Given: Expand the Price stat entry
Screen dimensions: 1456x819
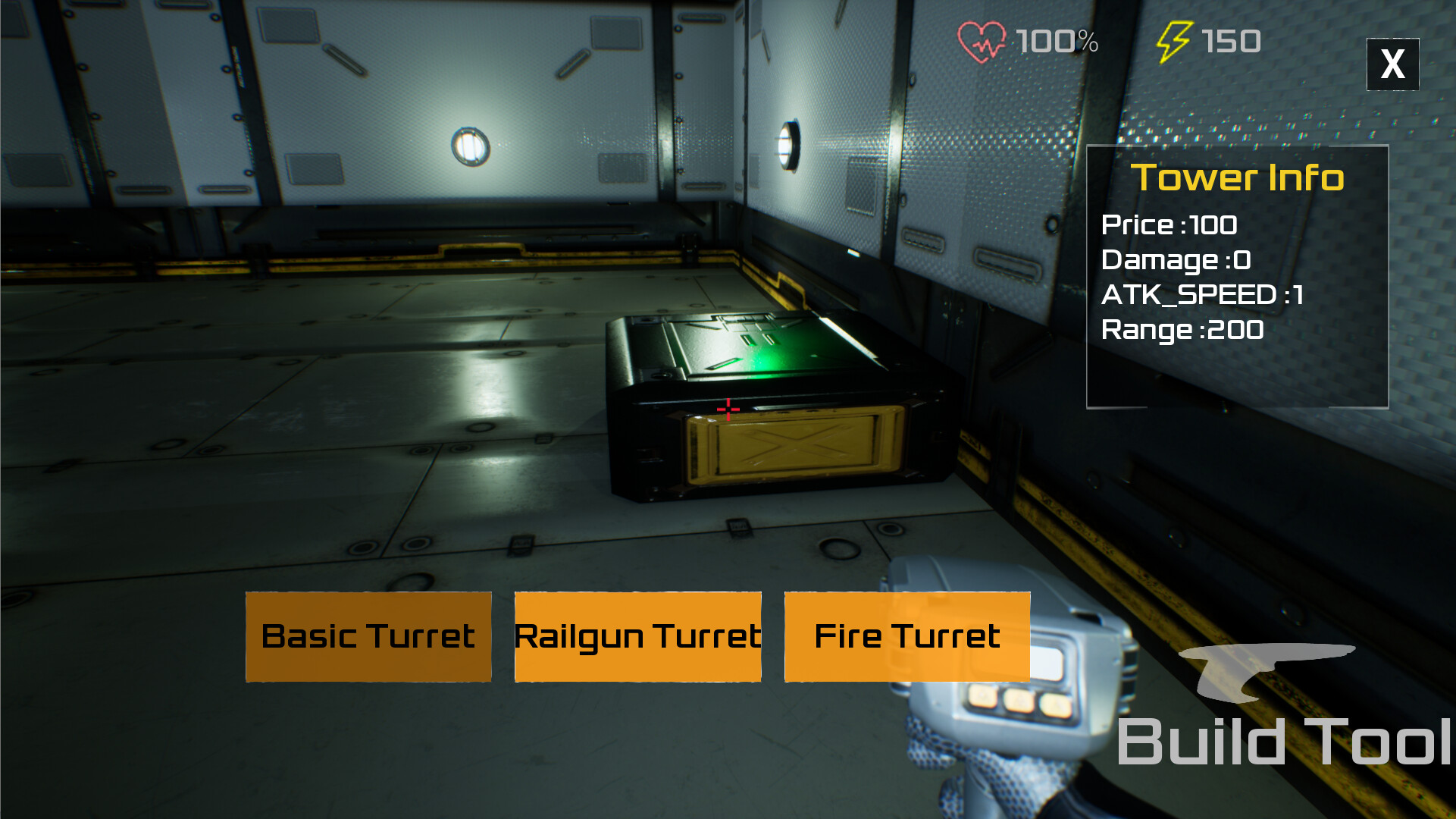Looking at the screenshot, I should pyautogui.click(x=1169, y=225).
